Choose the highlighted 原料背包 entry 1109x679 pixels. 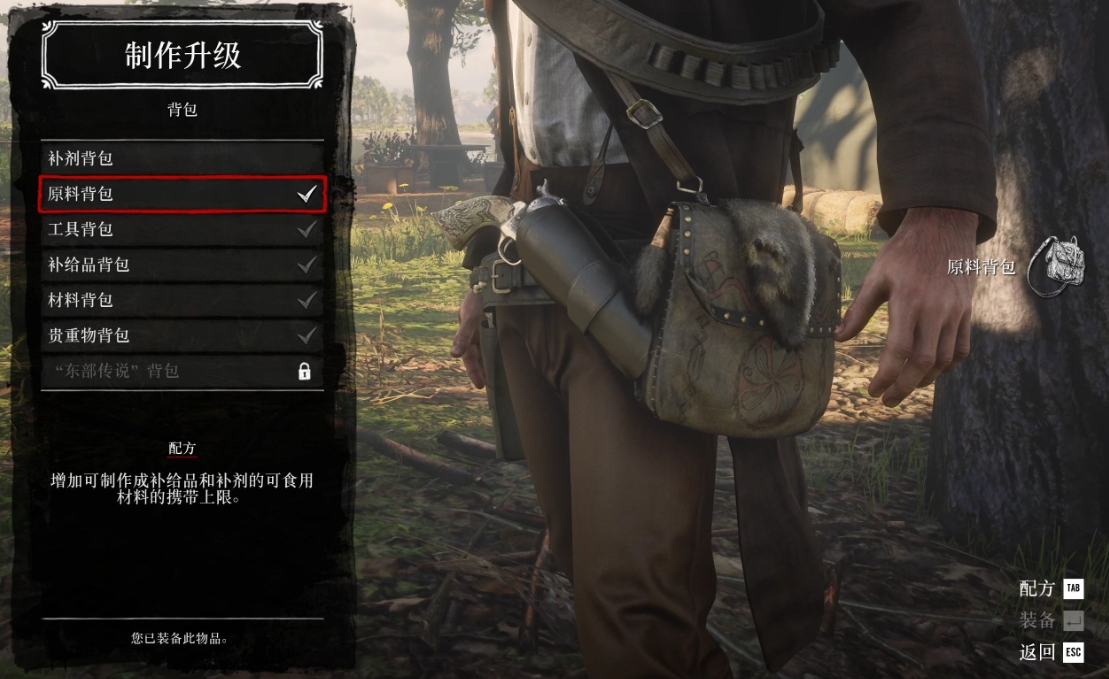(182, 194)
